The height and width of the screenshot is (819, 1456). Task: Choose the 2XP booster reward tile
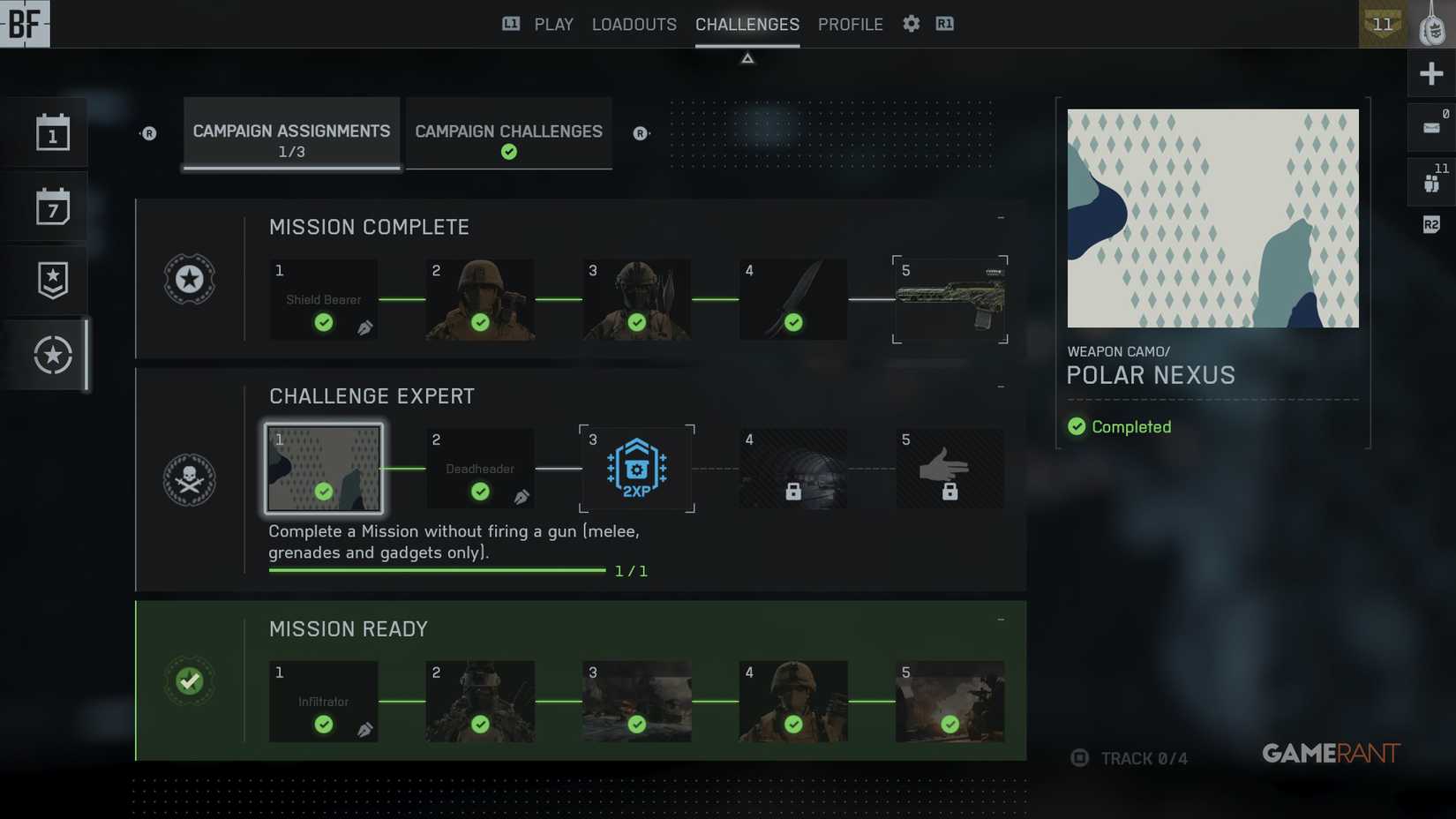coord(636,469)
